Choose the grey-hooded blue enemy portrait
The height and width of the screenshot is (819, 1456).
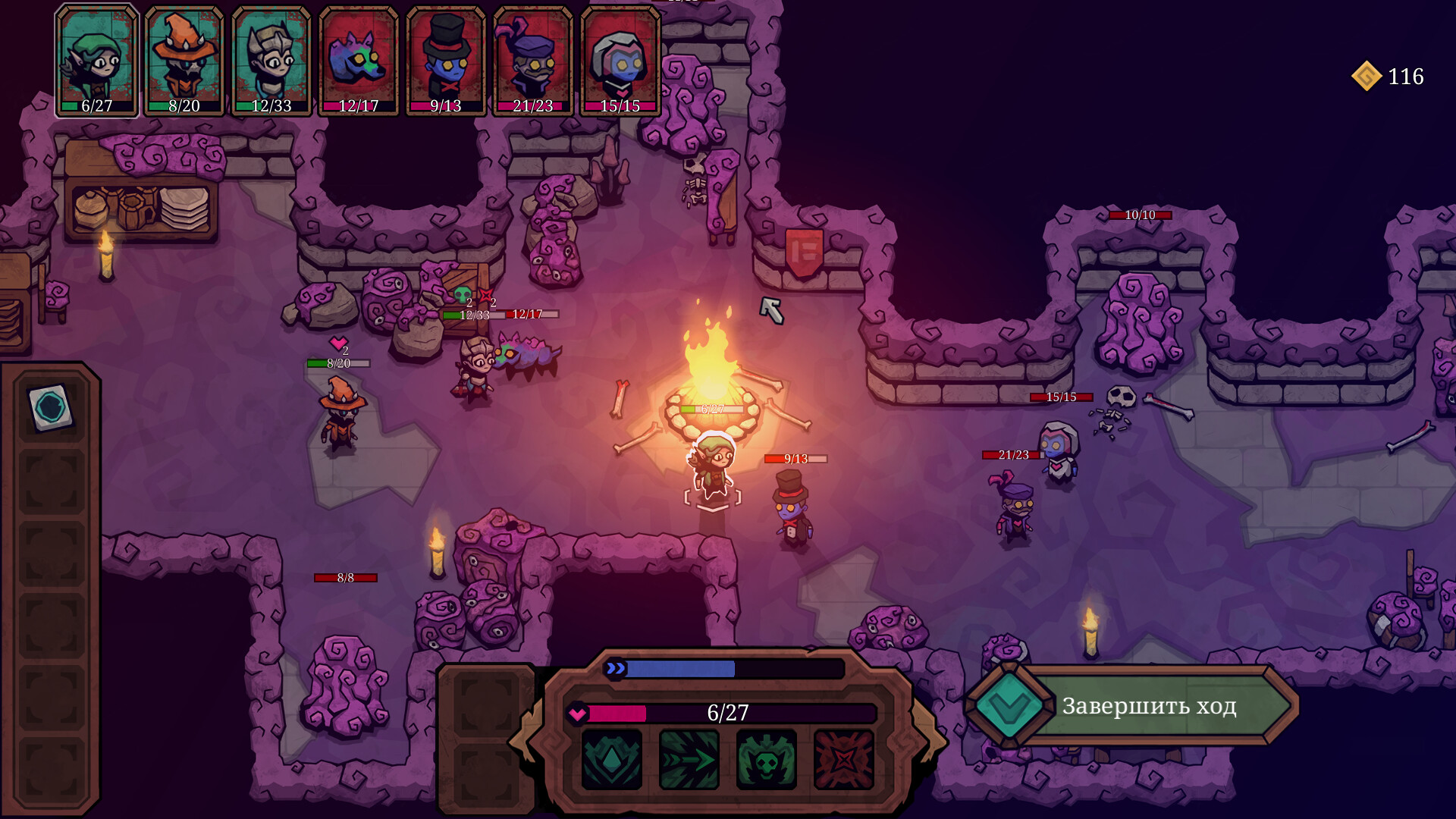[620, 61]
